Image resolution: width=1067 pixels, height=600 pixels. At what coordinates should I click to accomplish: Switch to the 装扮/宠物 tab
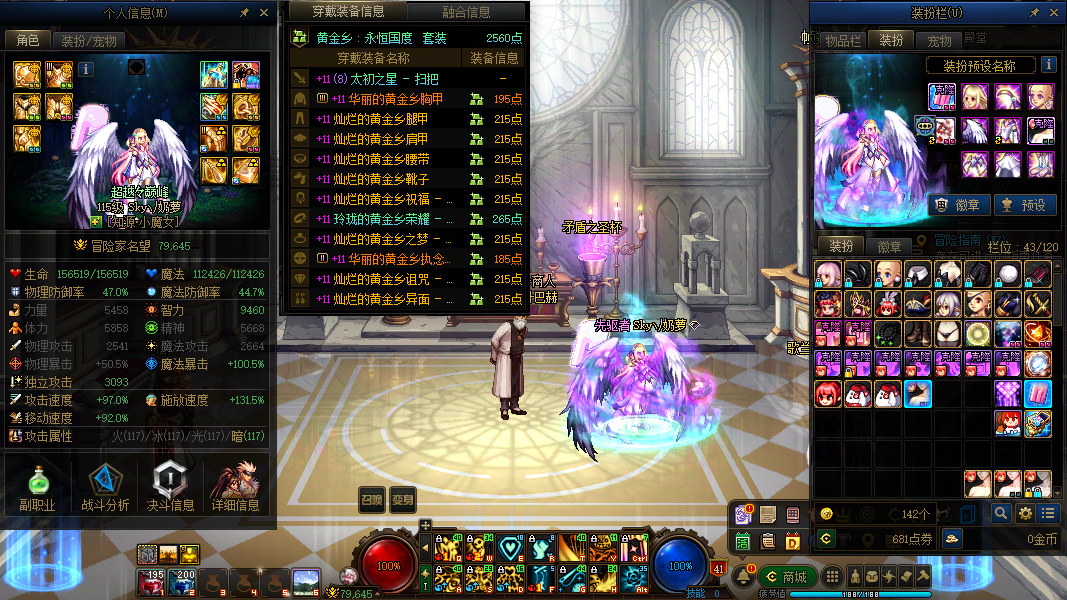tap(89, 41)
